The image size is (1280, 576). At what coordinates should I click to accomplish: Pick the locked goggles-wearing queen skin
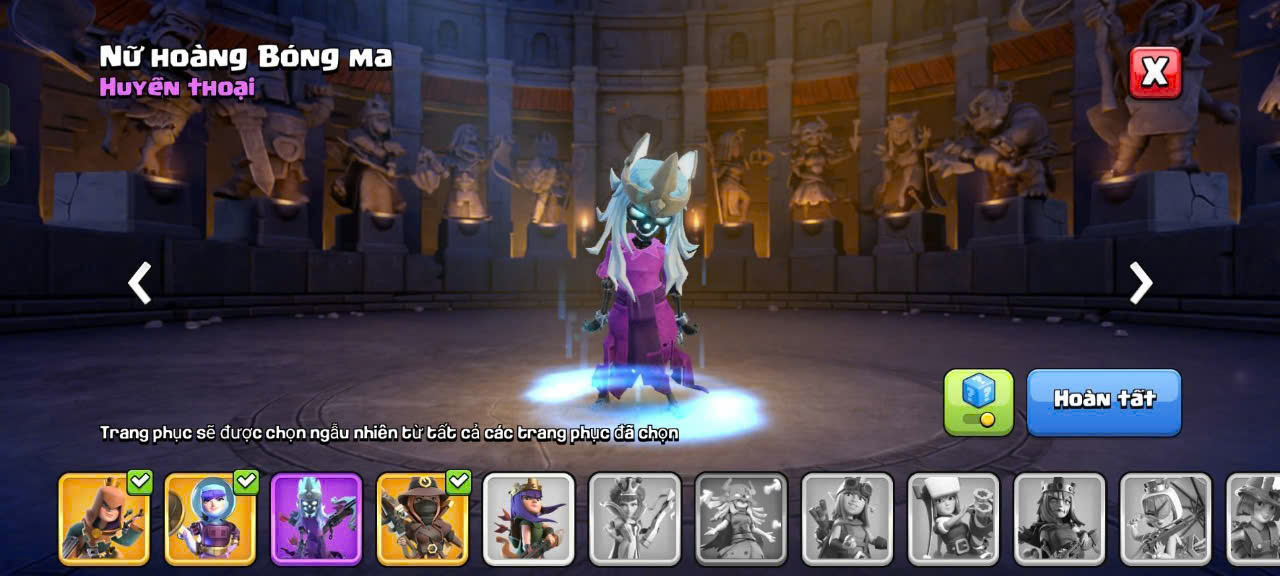(x=846, y=519)
